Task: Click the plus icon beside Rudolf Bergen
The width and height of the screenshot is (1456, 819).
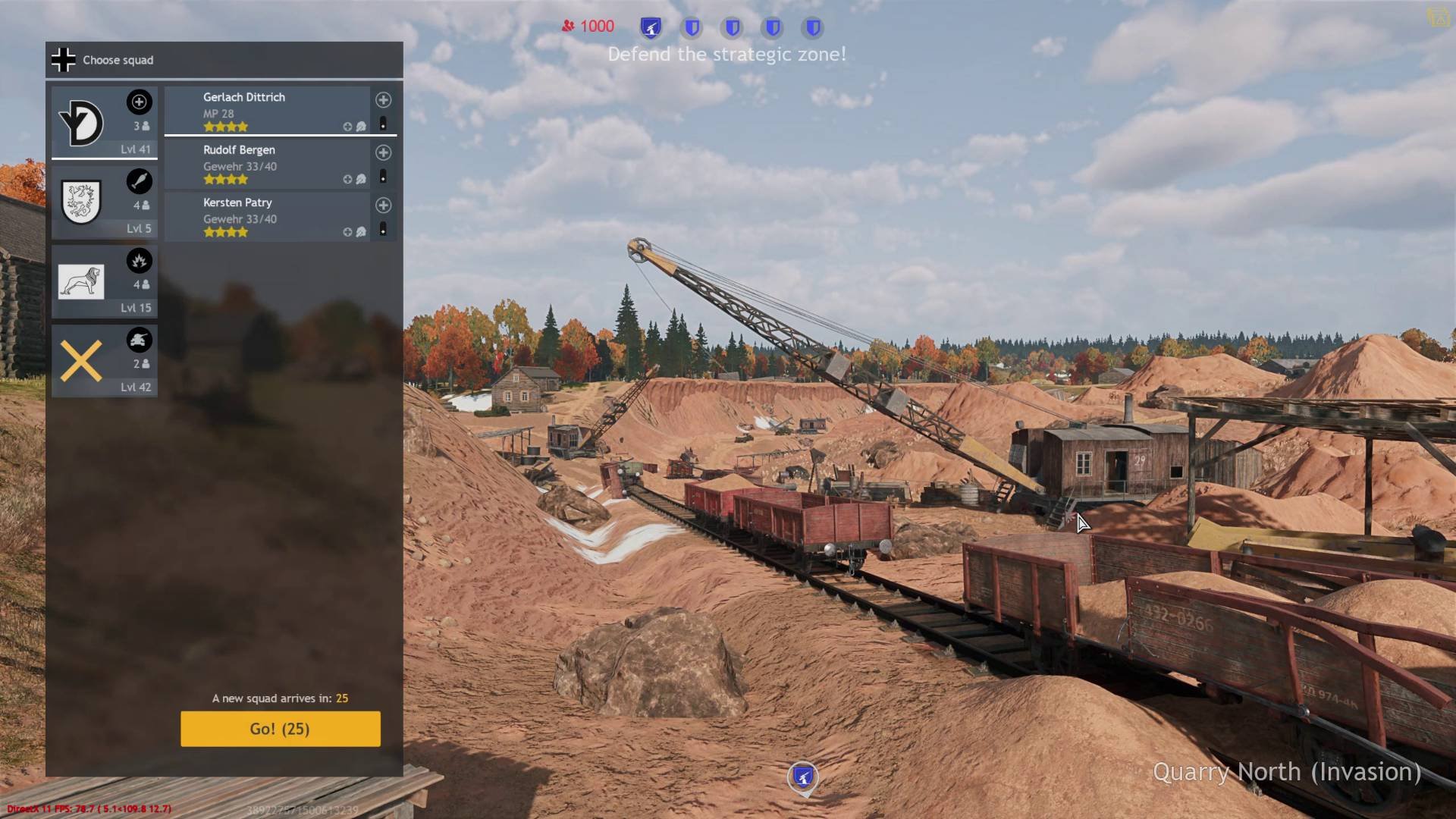Action: (384, 152)
